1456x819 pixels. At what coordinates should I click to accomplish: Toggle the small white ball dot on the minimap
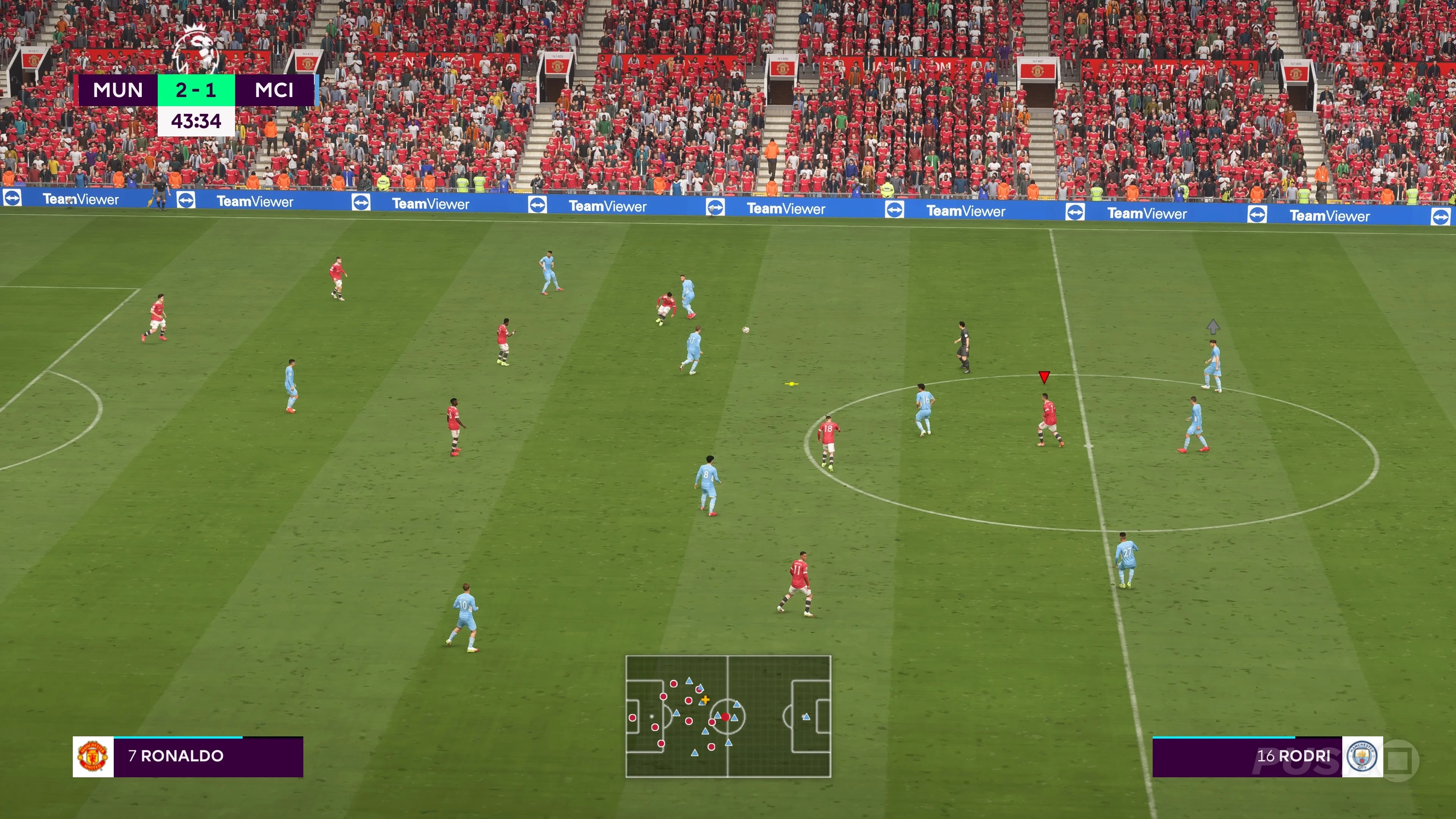click(x=652, y=717)
